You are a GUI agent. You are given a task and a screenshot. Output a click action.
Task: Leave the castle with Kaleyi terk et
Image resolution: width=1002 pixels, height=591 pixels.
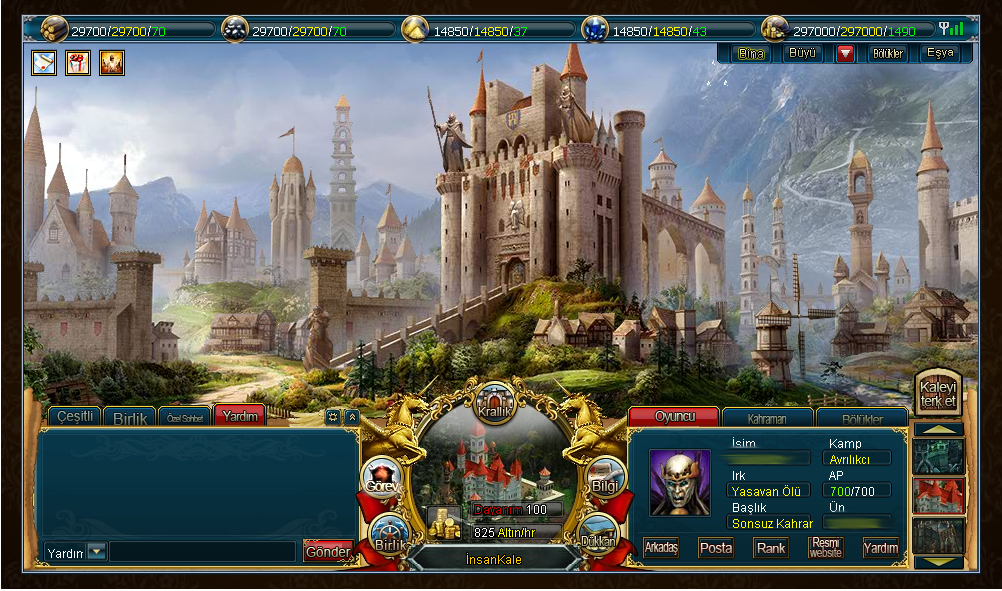click(938, 394)
